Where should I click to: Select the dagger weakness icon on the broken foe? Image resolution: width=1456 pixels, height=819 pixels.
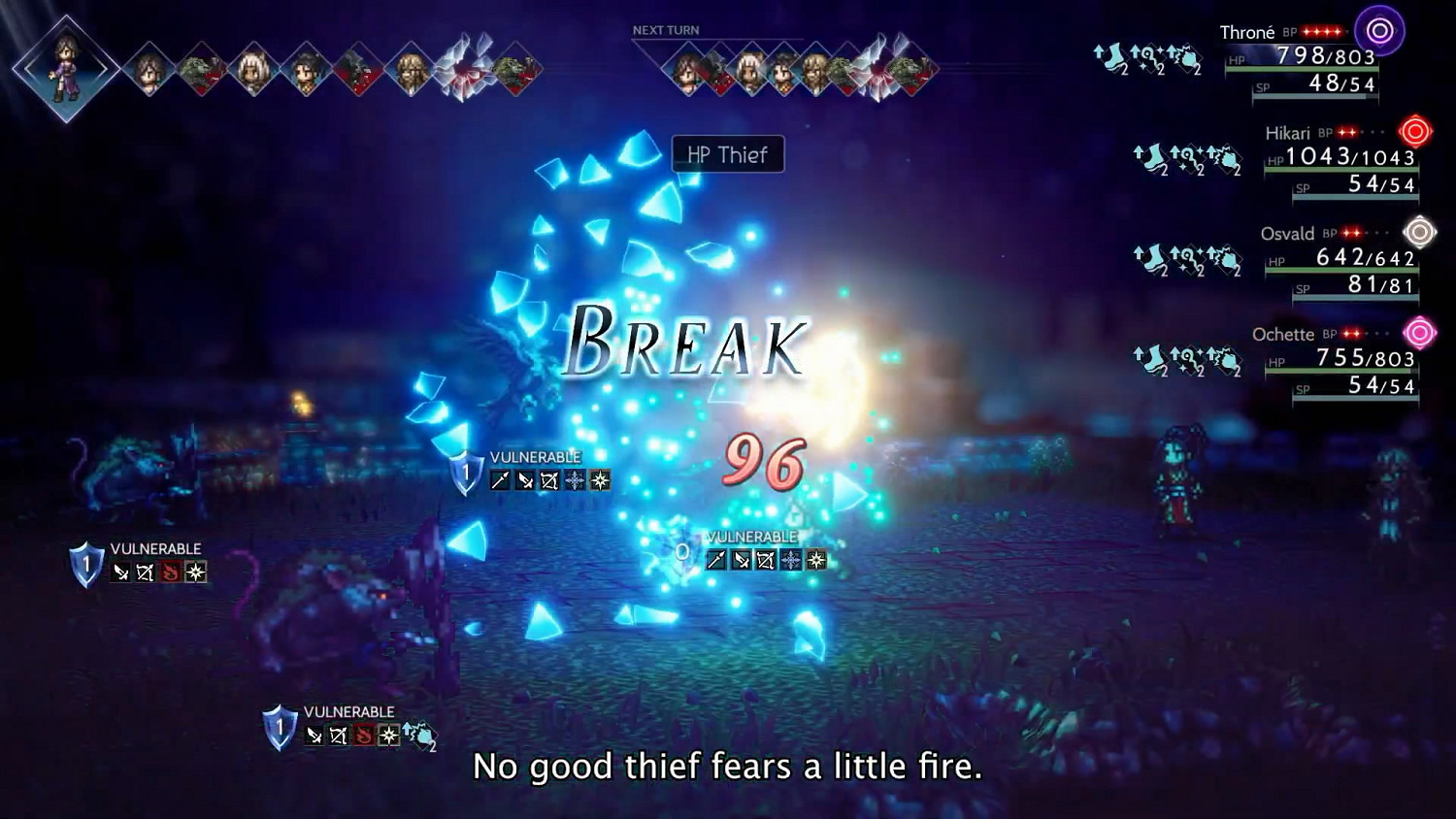[x=741, y=560]
